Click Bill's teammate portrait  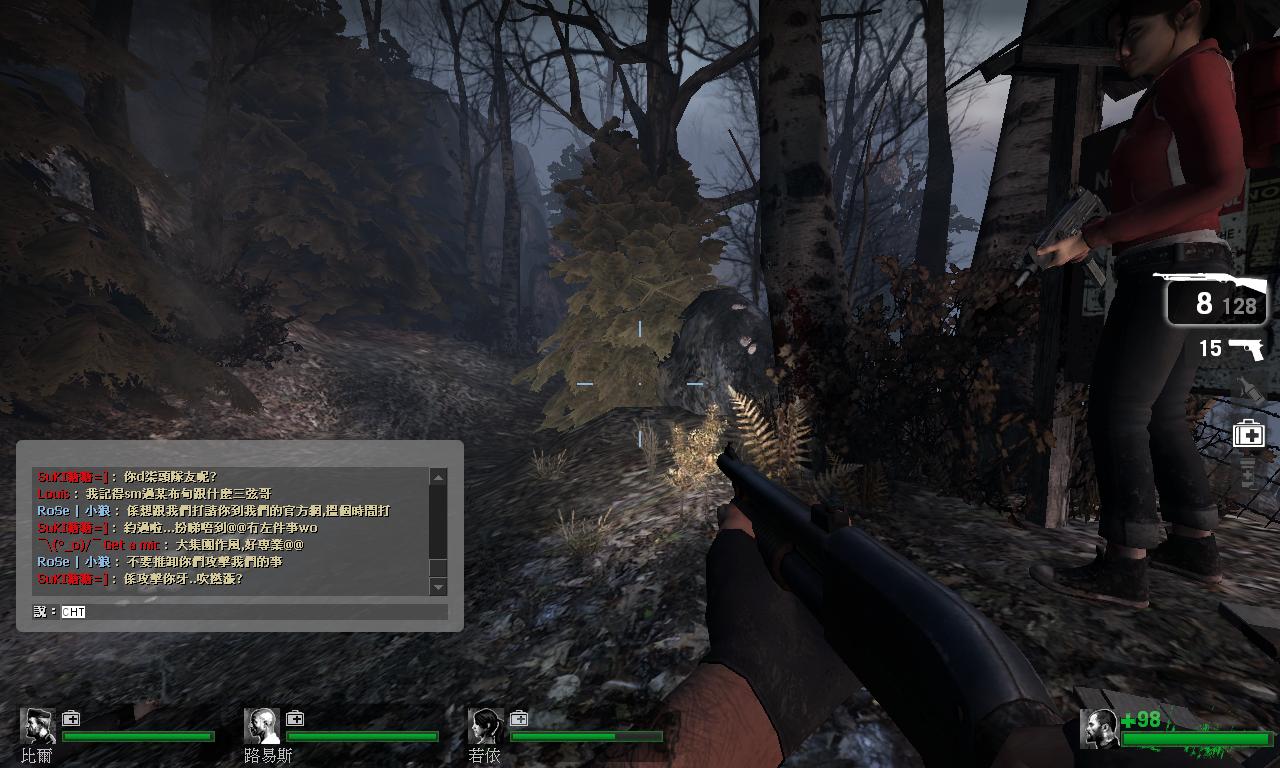(38, 726)
